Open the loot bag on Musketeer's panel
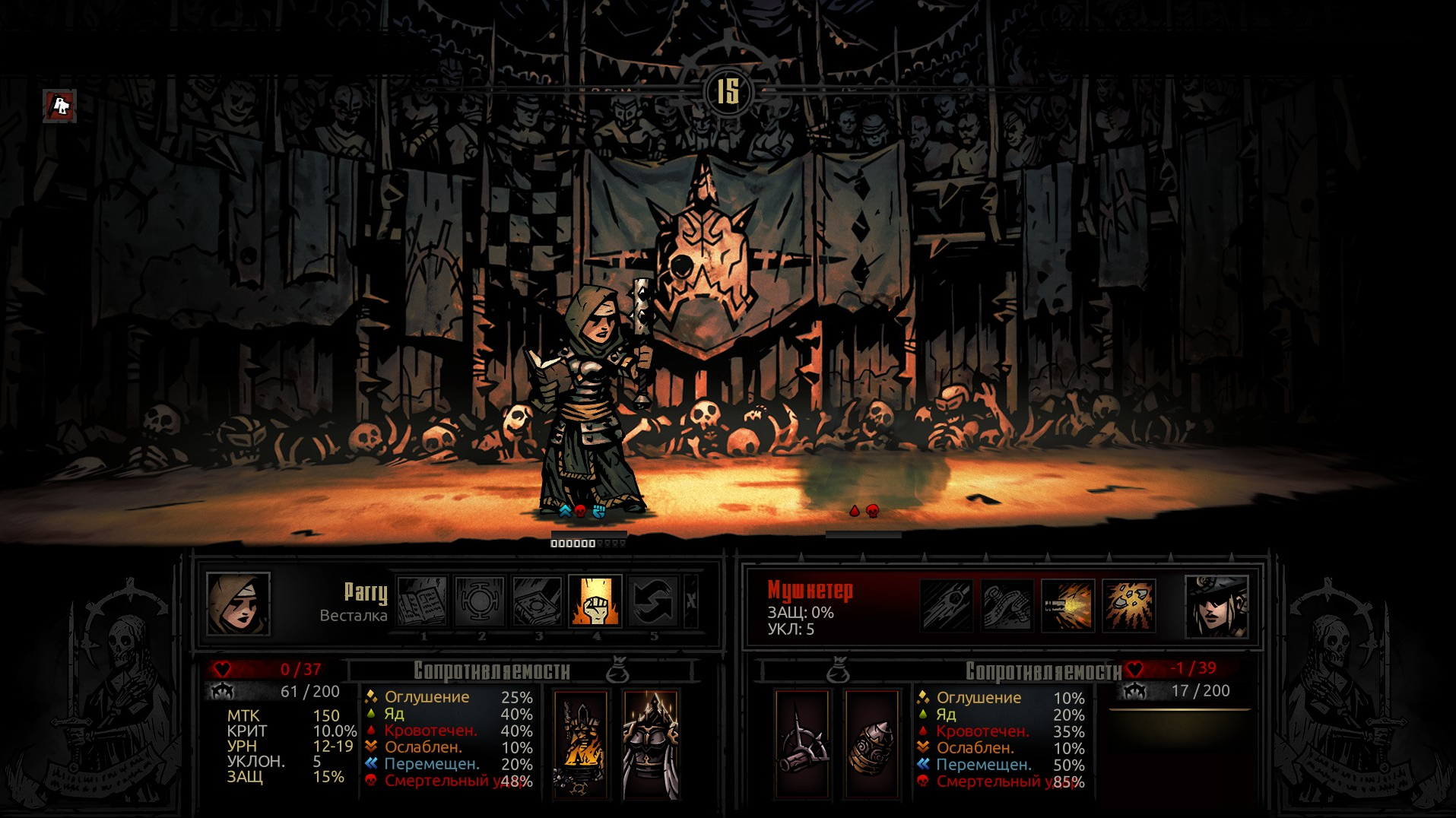 click(x=839, y=671)
